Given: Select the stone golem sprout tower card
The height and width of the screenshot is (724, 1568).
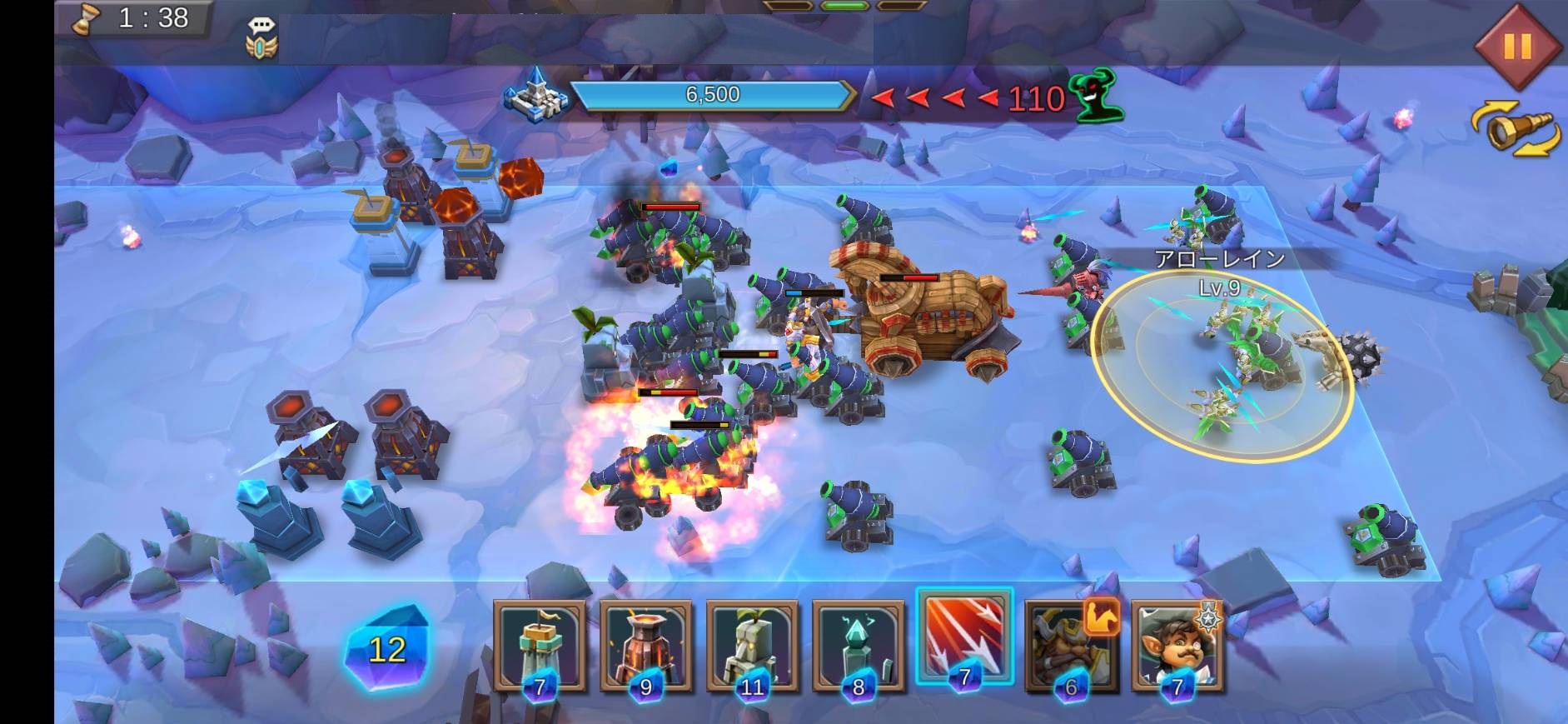Looking at the screenshot, I should point(752,647).
